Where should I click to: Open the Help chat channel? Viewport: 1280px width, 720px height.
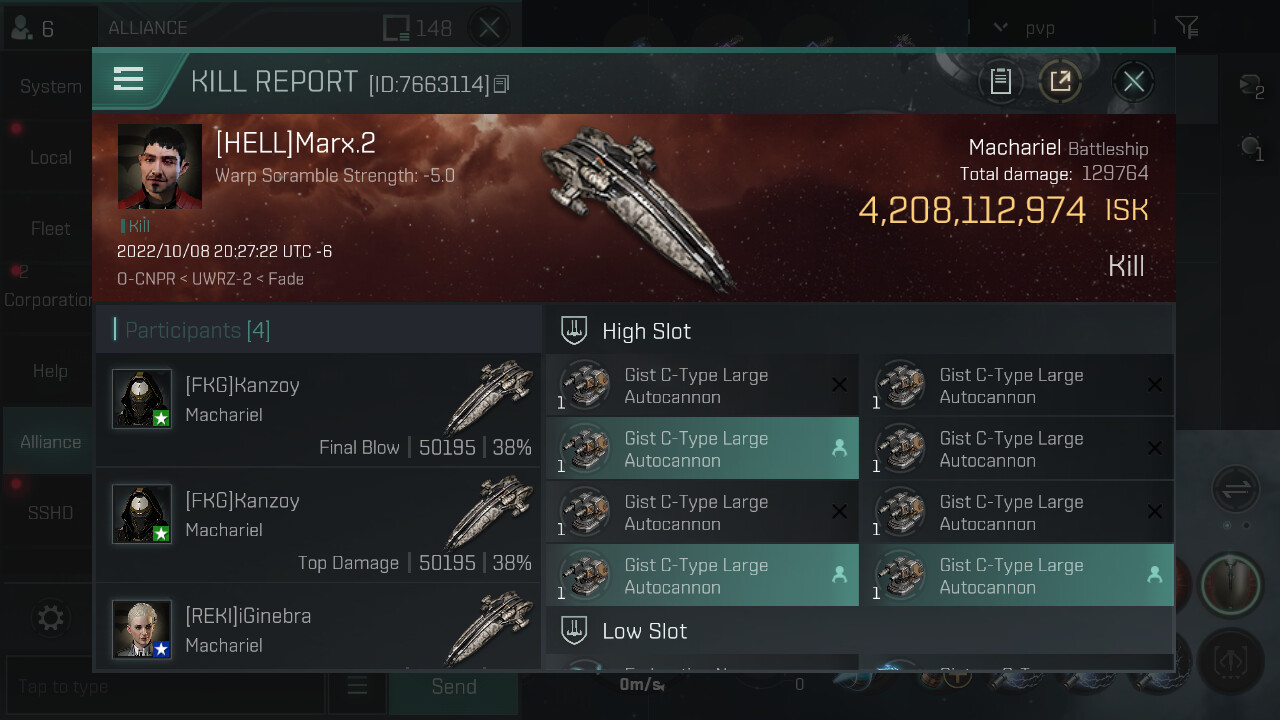coord(50,371)
